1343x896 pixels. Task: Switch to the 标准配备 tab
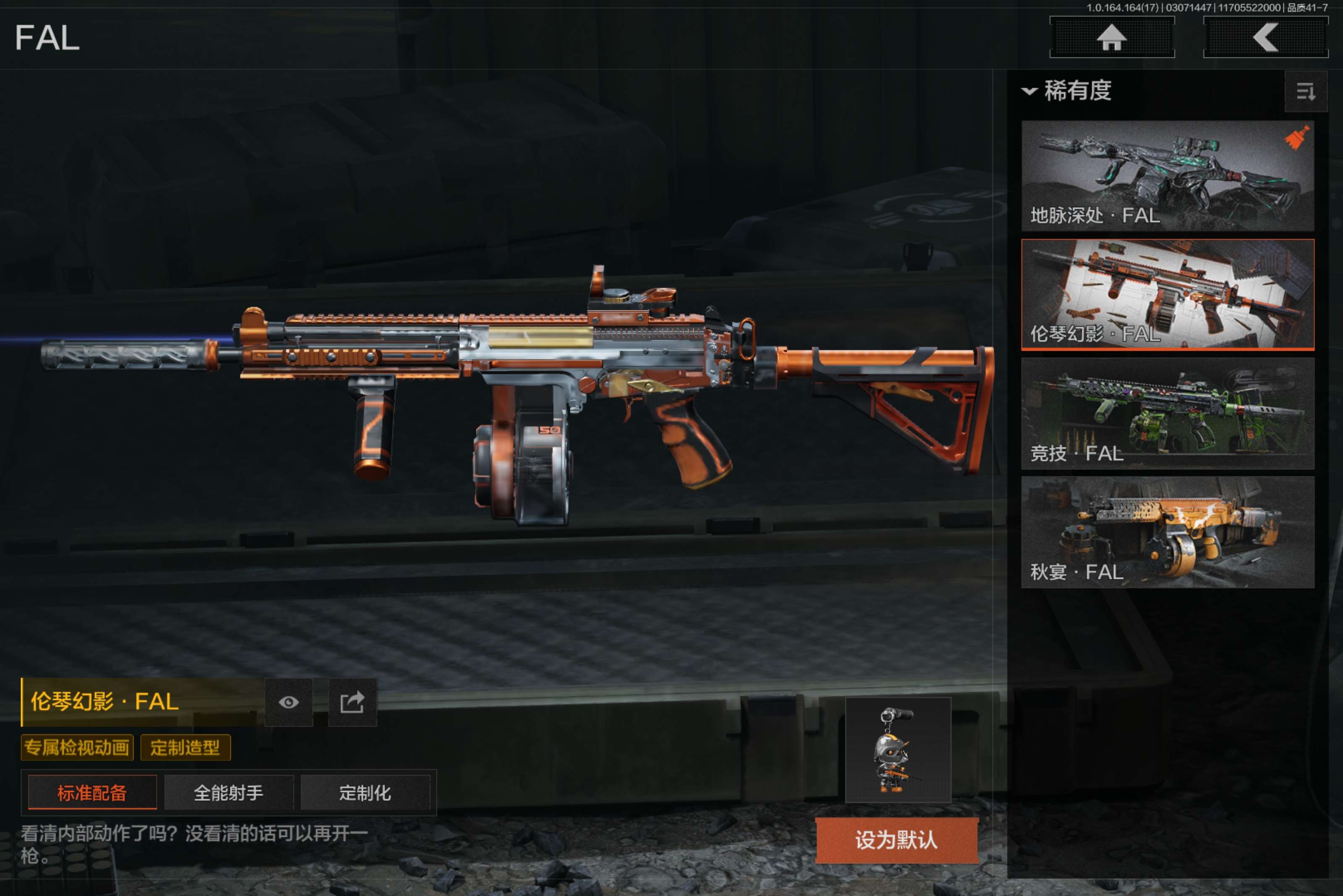tap(92, 792)
